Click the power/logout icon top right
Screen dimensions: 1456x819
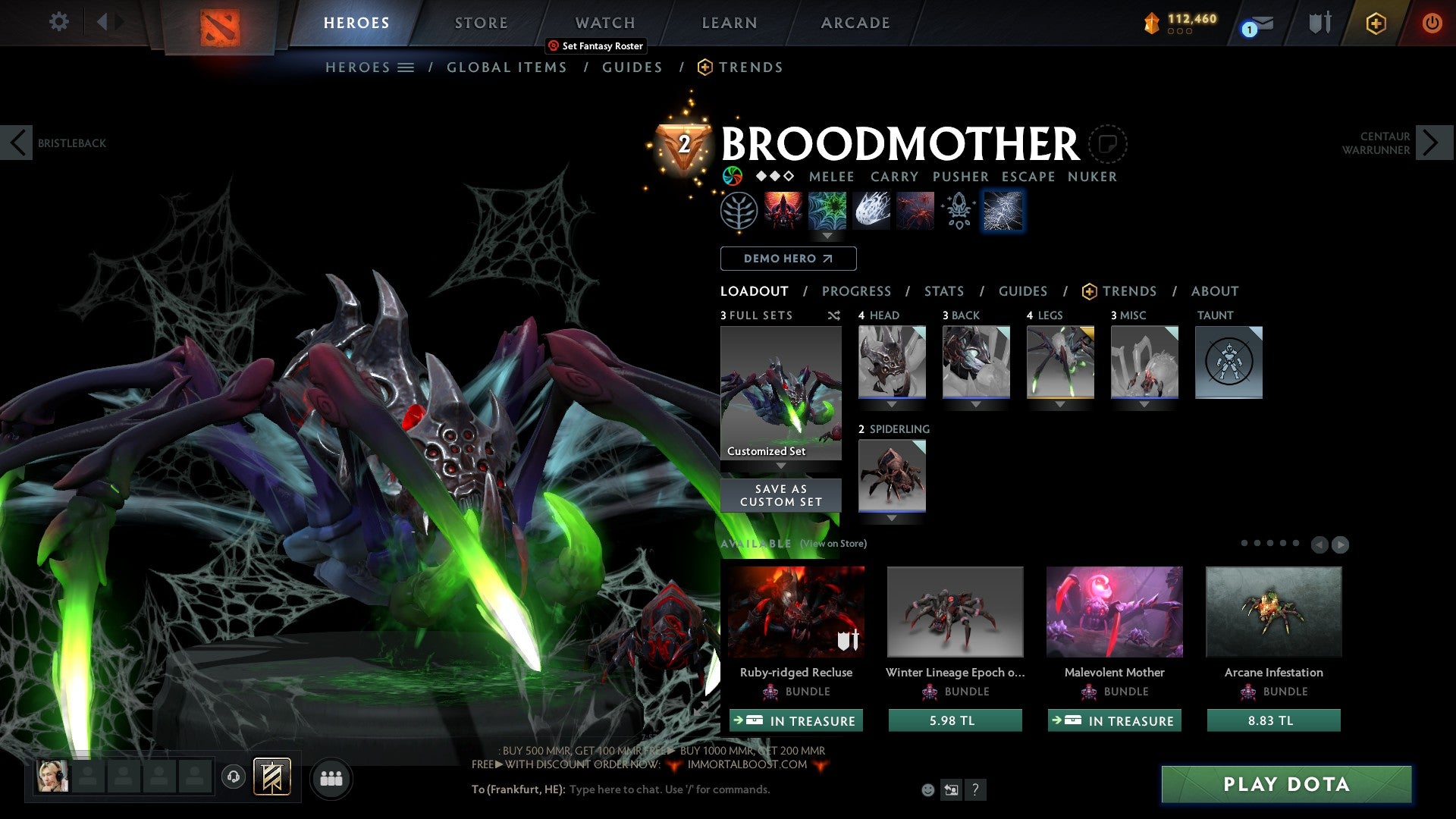point(1432,22)
